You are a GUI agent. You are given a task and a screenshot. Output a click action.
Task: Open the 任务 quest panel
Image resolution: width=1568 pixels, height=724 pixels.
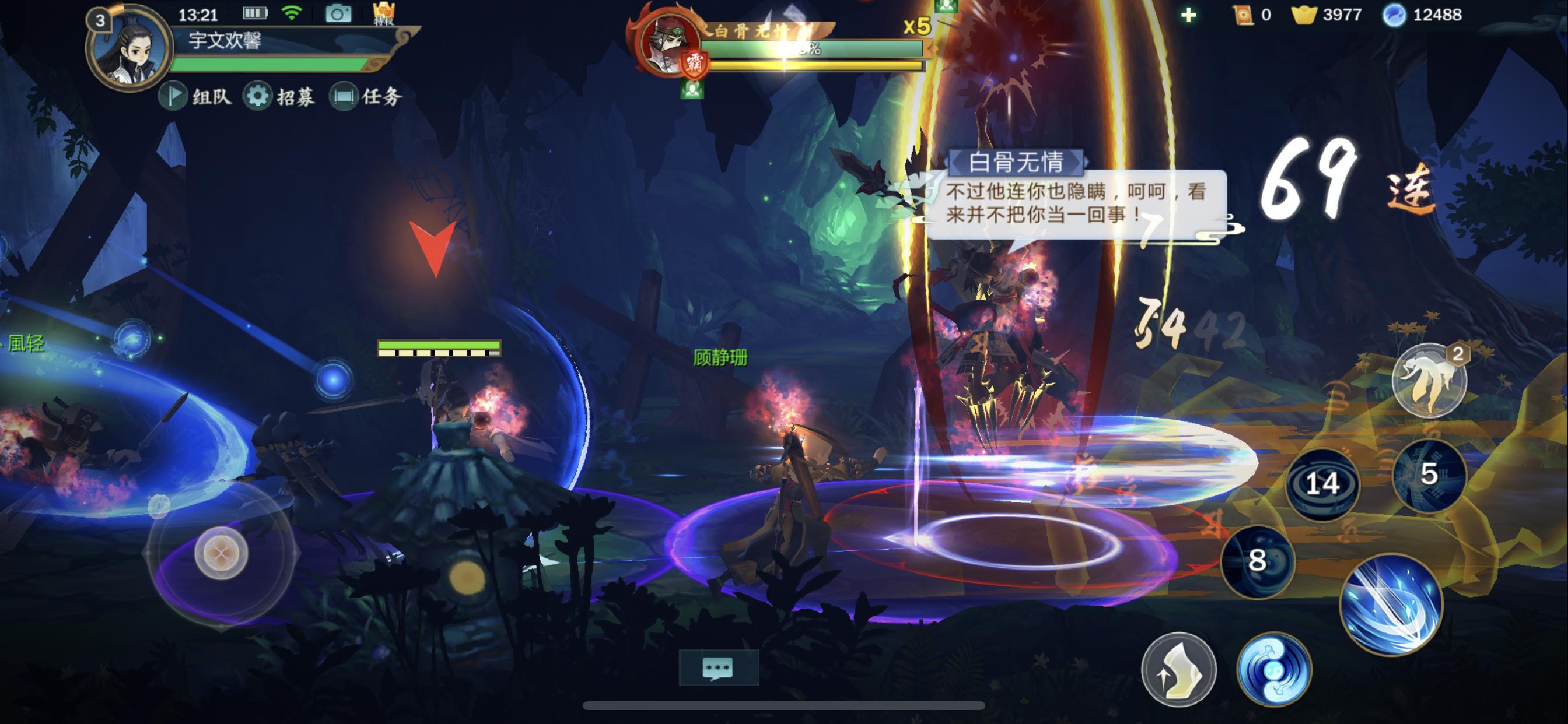[366, 96]
